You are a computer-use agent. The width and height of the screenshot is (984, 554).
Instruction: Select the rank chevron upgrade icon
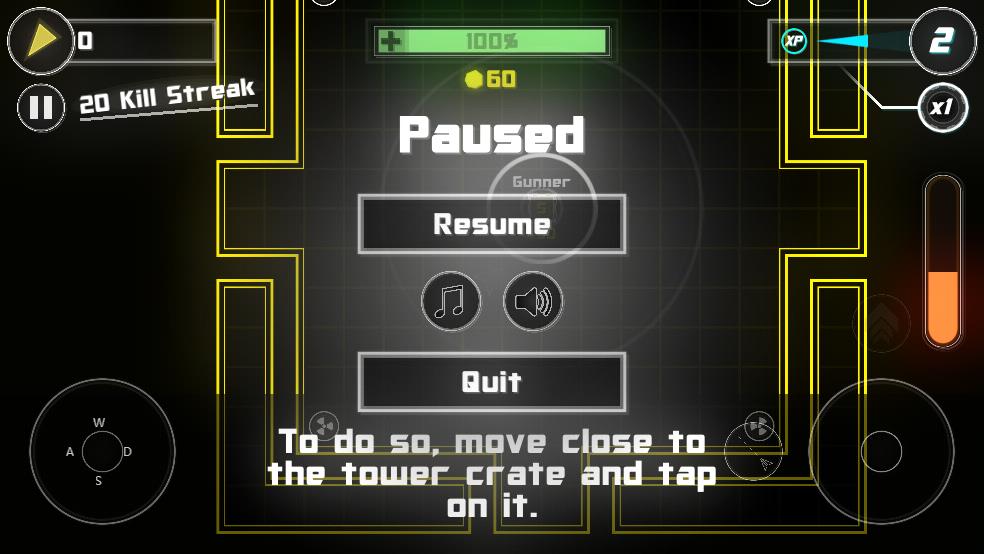click(881, 323)
